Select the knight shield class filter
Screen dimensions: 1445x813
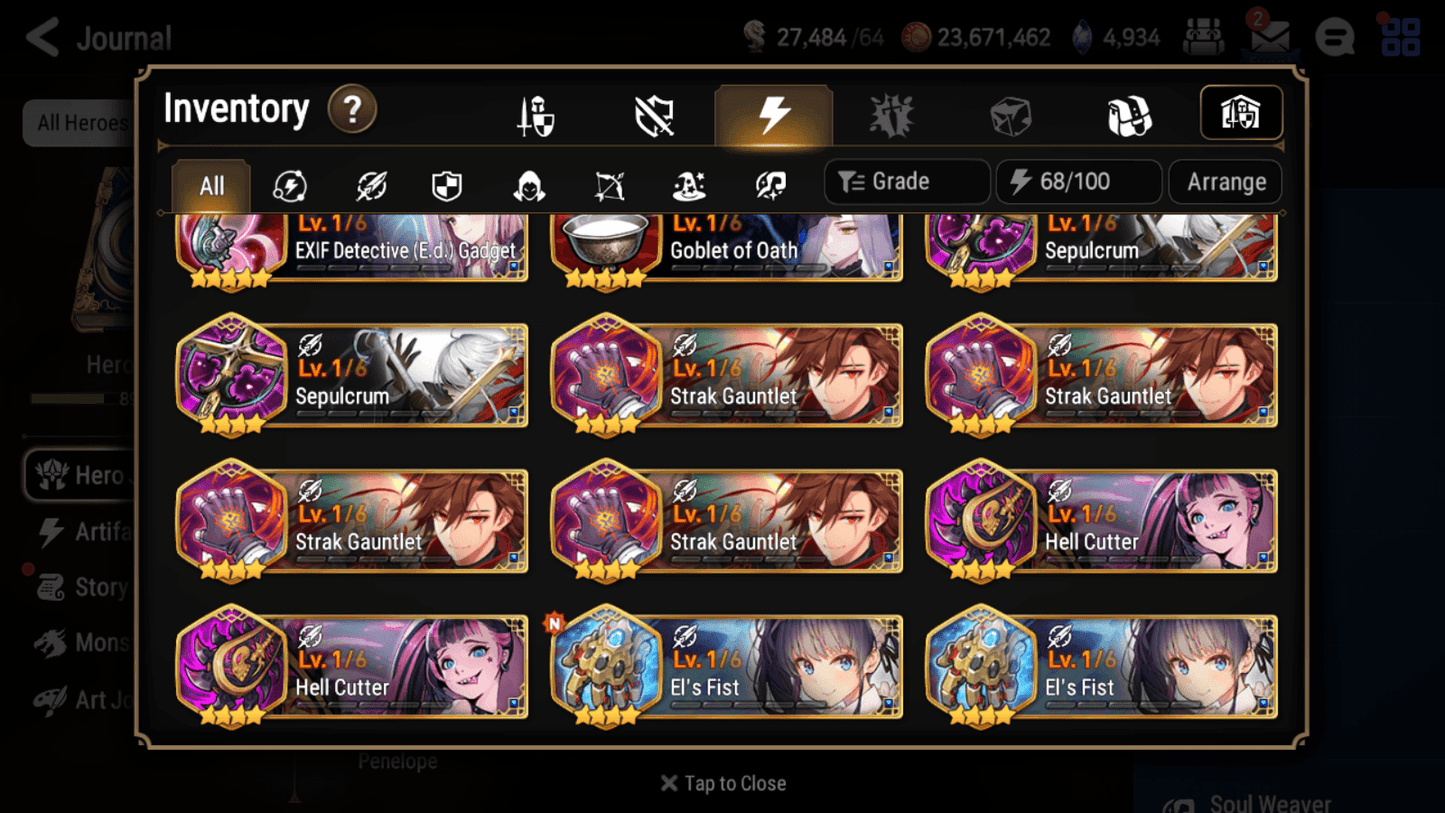coord(447,185)
